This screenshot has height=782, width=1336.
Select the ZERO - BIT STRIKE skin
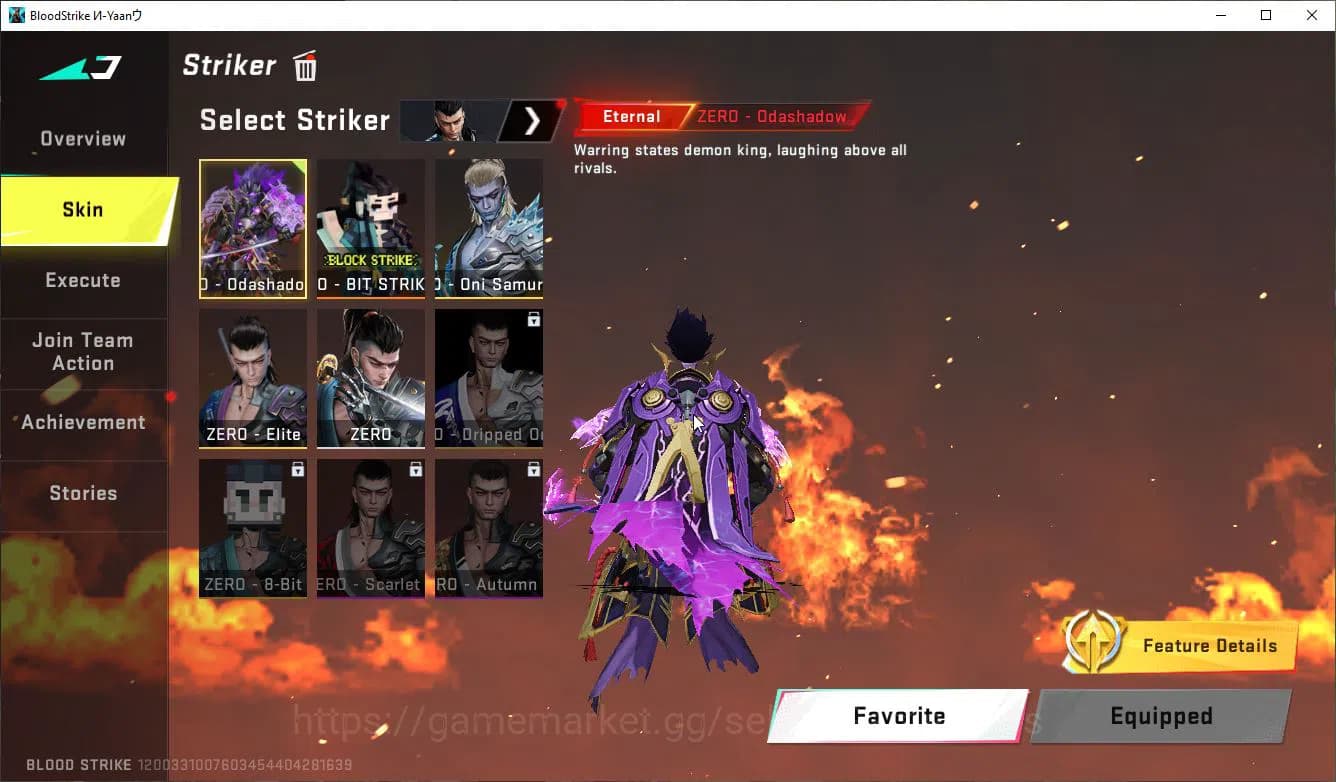point(370,228)
